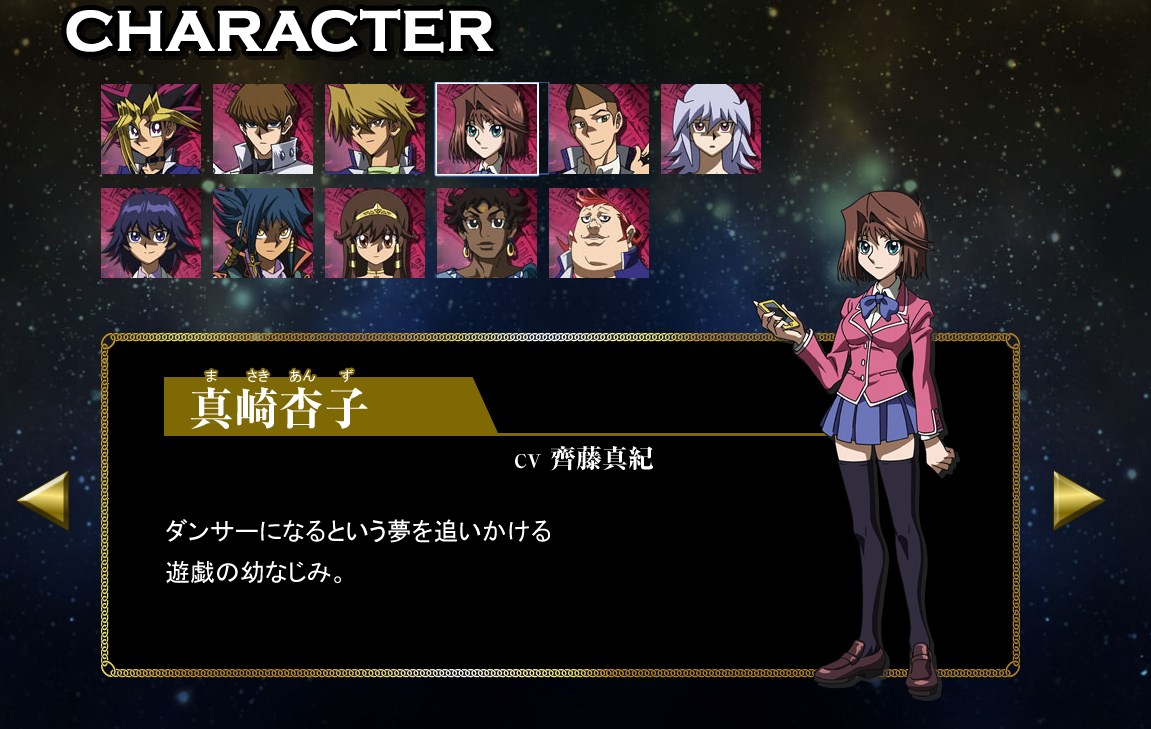1151x729 pixels.
Task: Select the dark purple-haired character portrait
Action: pos(151,233)
